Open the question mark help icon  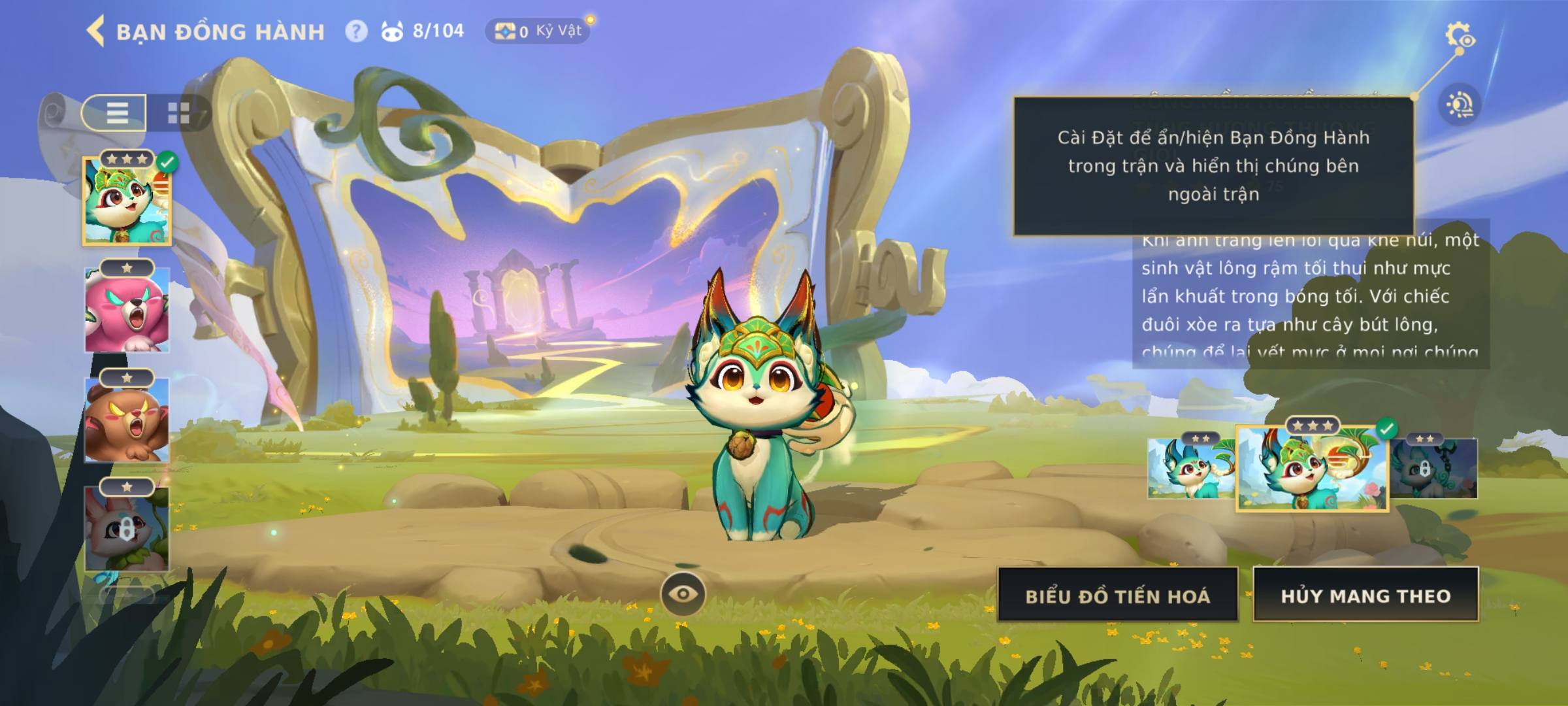[x=356, y=31]
